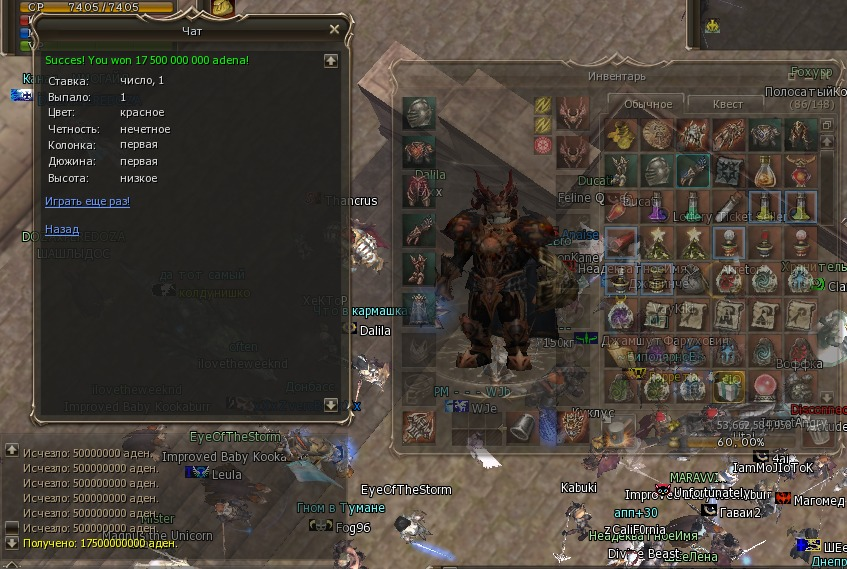This screenshot has width=847, height=569.
Task: Click the "Играть еще раз!" link
Action: tap(87, 202)
